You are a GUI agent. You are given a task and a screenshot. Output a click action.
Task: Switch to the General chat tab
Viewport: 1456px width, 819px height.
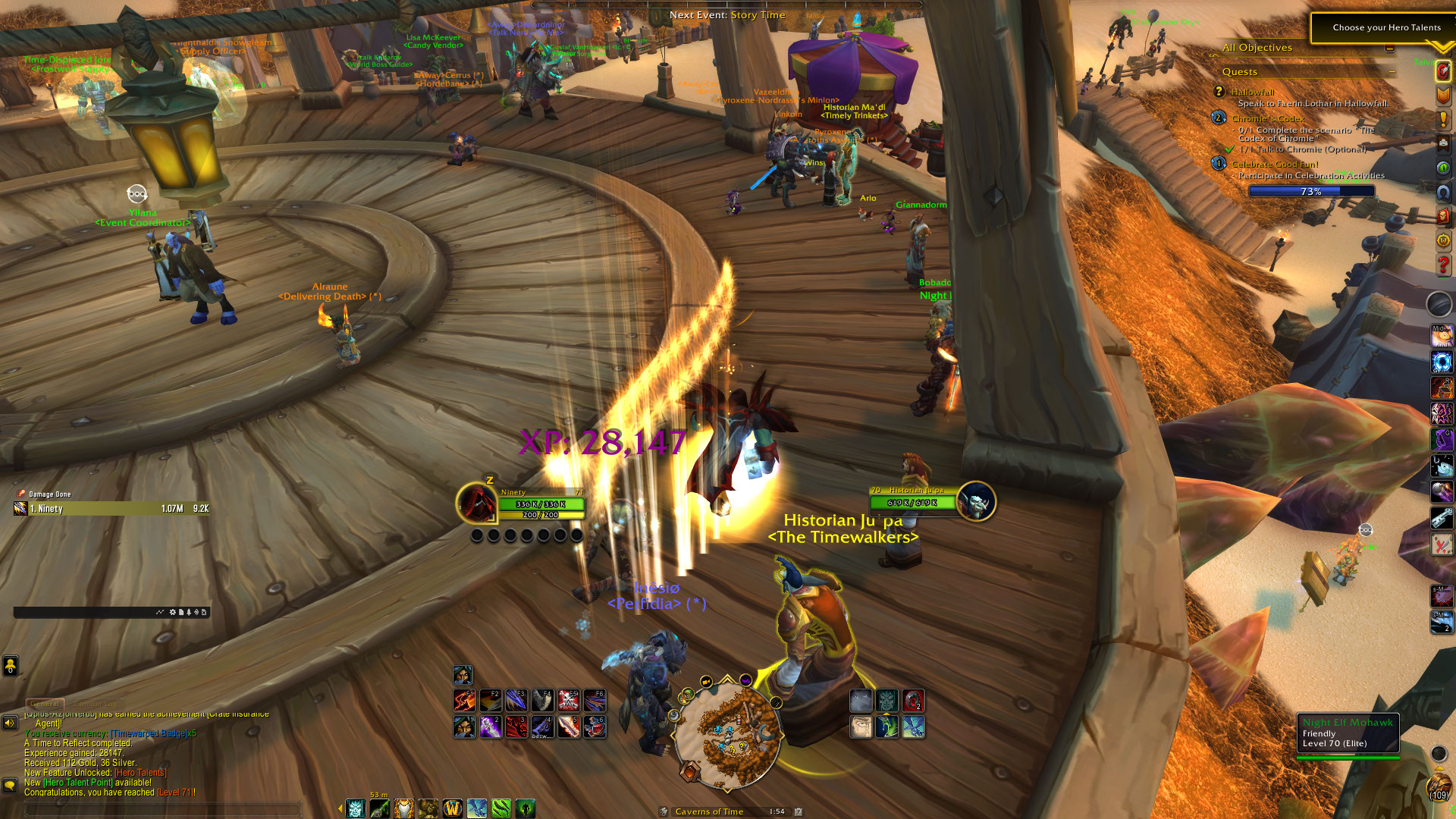tap(45, 704)
